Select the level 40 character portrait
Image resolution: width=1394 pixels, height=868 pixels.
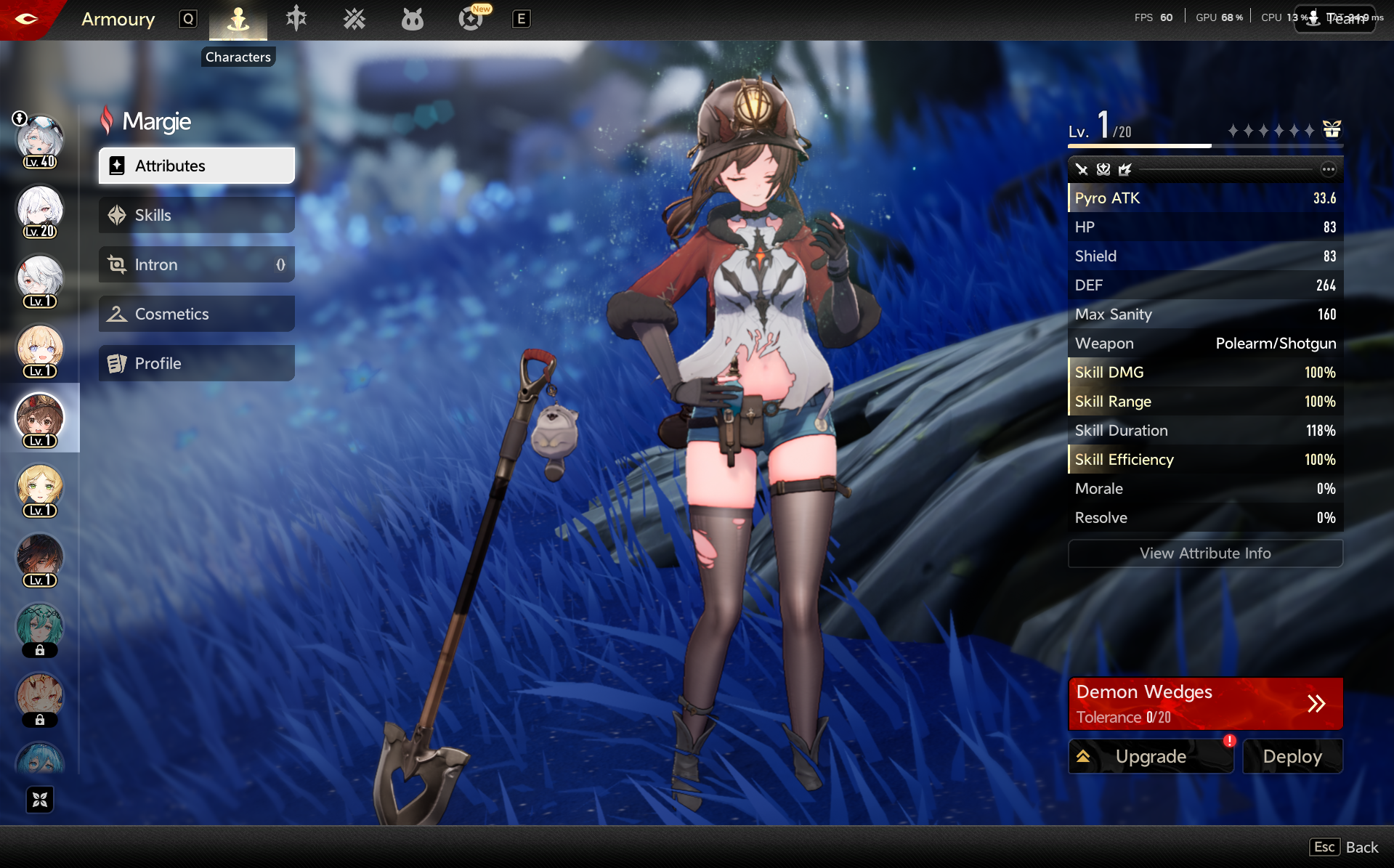tap(40, 141)
